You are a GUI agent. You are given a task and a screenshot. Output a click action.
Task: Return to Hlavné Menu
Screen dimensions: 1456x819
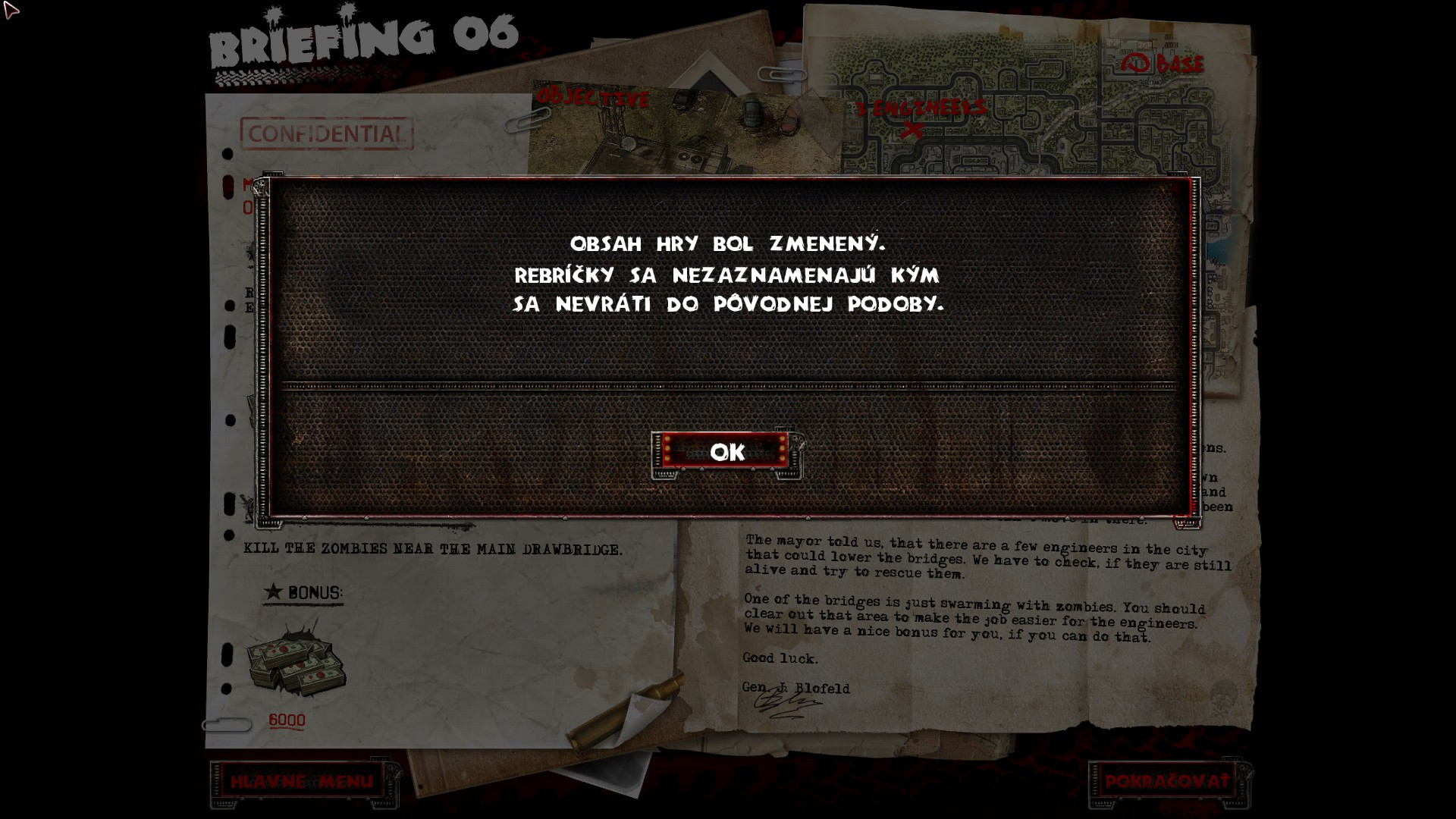[x=302, y=782]
